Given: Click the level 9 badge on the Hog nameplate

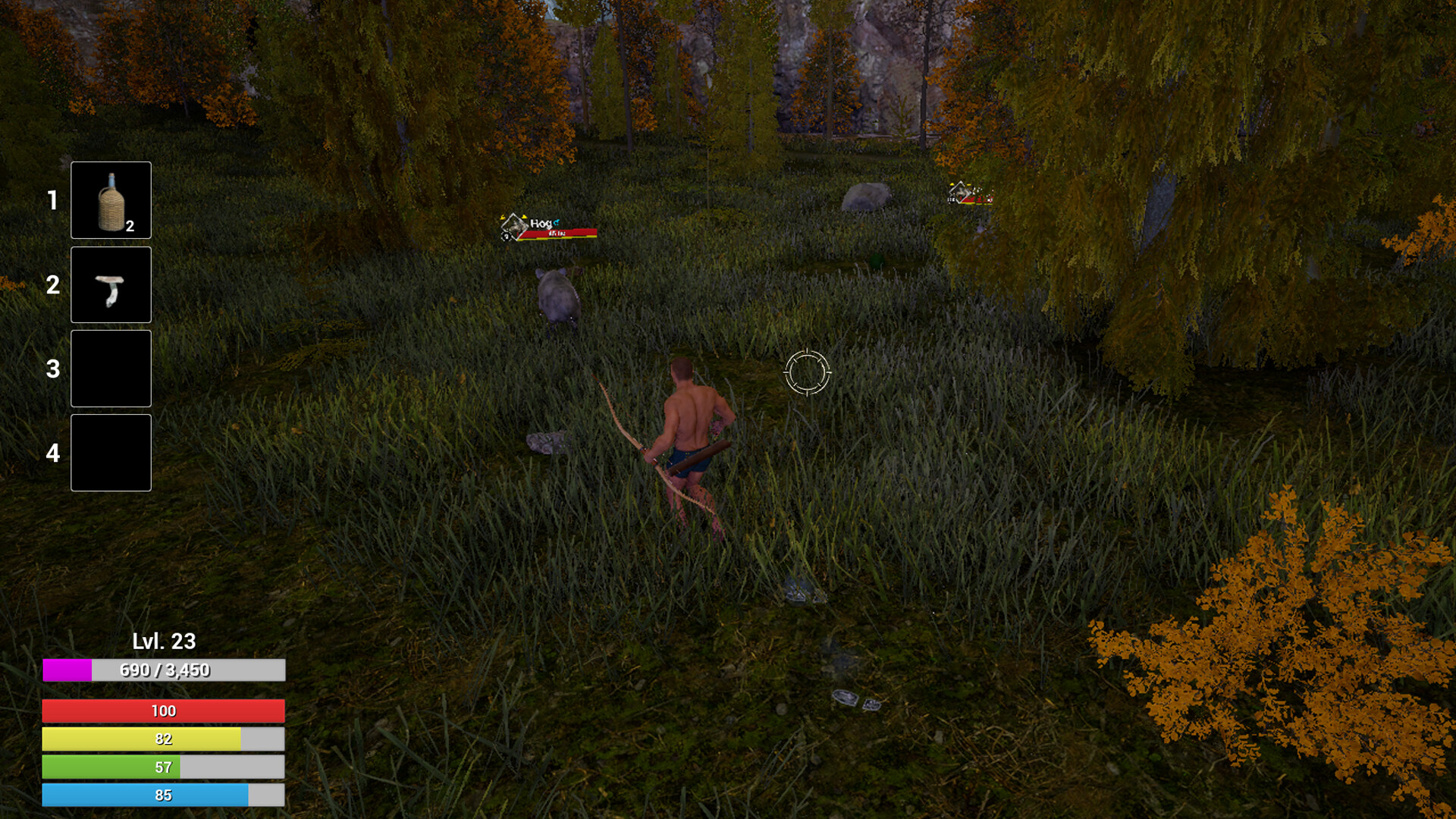Looking at the screenshot, I should (507, 237).
